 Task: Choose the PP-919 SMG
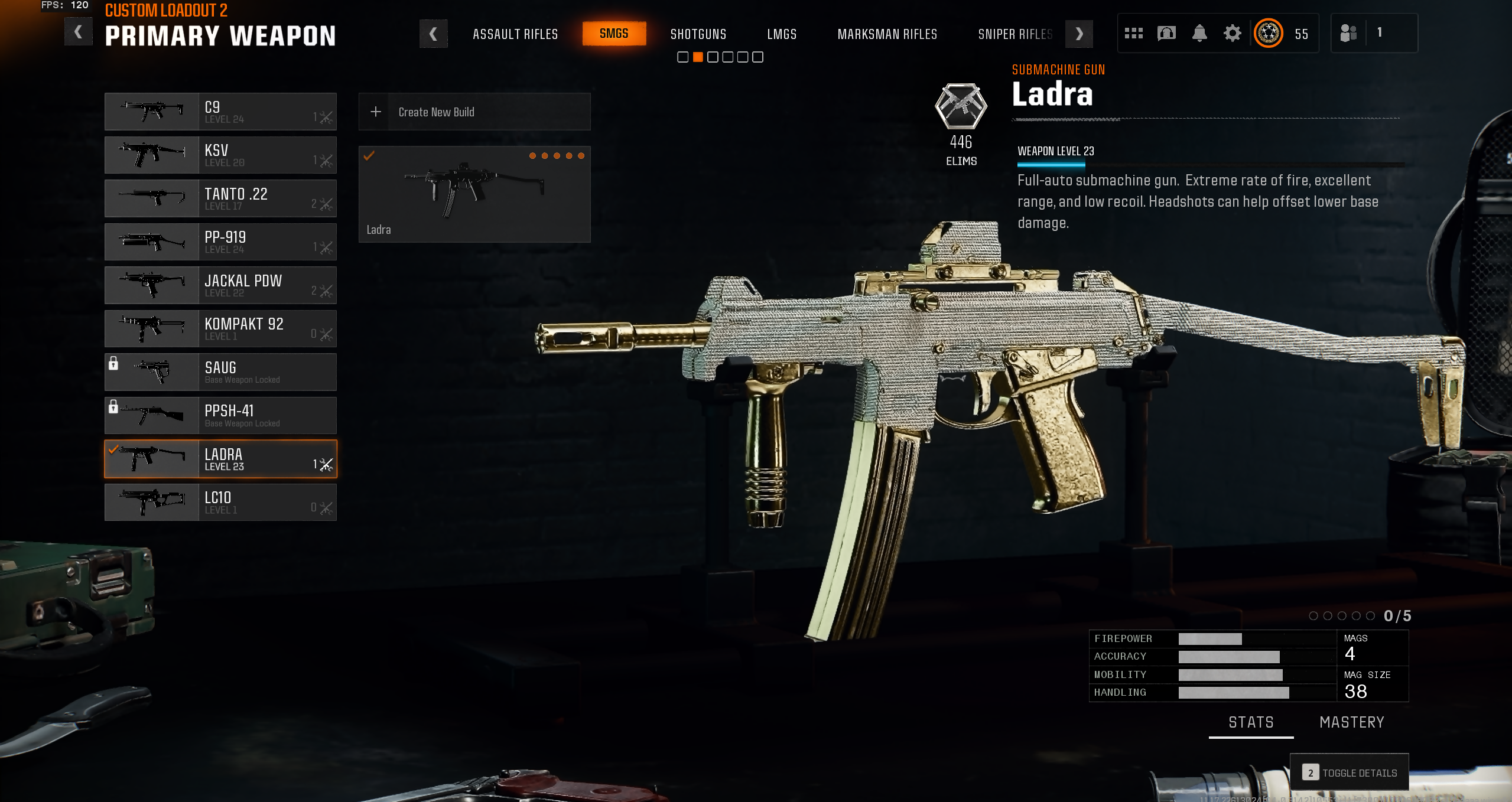pyautogui.click(x=220, y=242)
